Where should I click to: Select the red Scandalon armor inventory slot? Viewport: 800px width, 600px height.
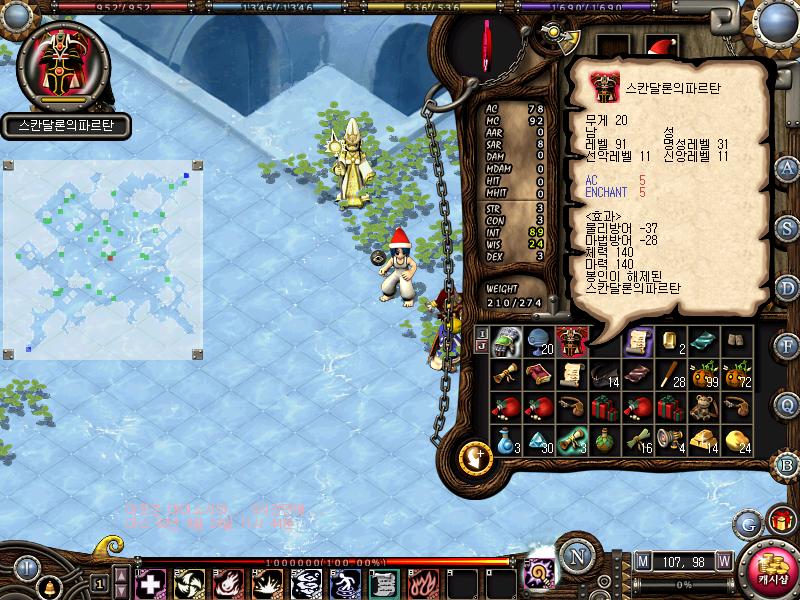pyautogui.click(x=572, y=342)
